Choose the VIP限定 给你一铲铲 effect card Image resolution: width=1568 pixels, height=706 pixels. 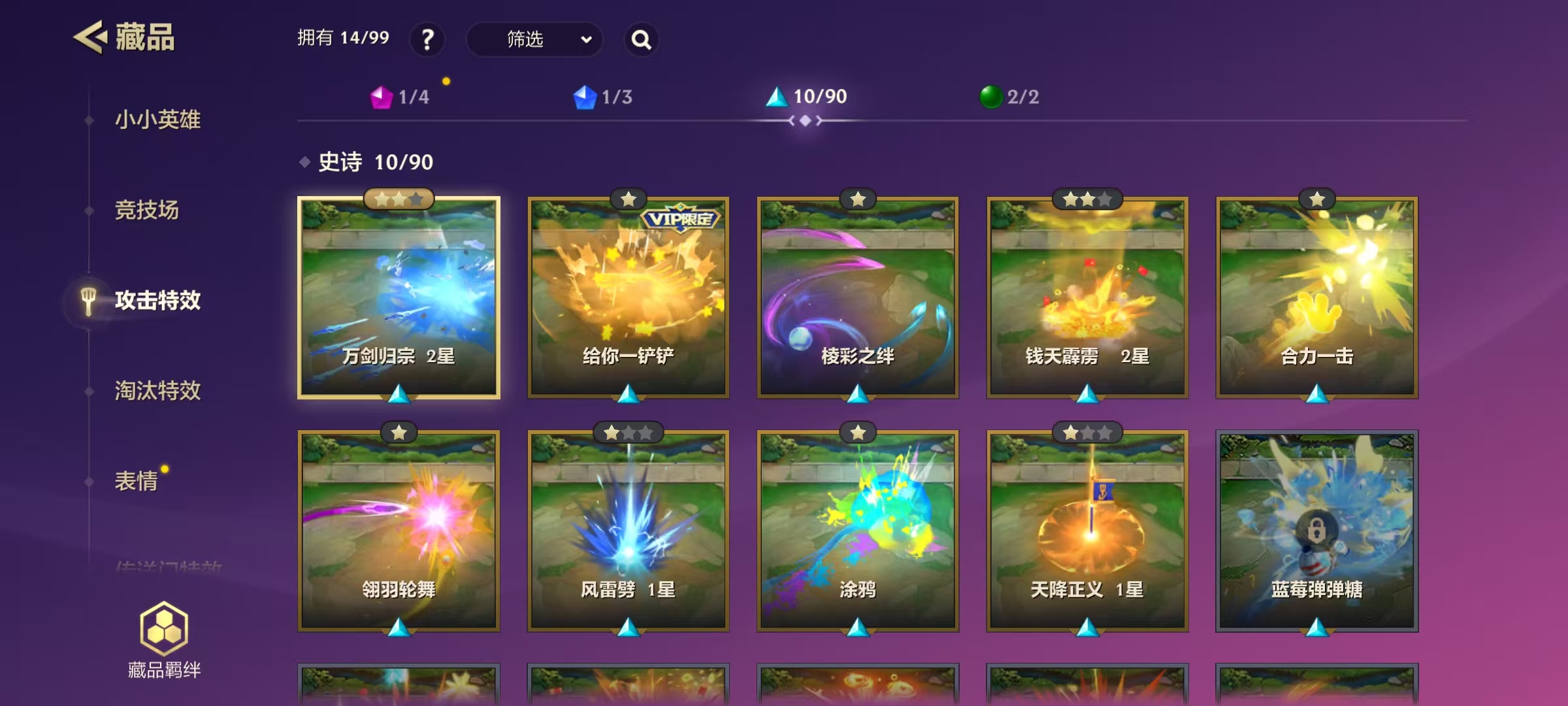click(x=629, y=297)
